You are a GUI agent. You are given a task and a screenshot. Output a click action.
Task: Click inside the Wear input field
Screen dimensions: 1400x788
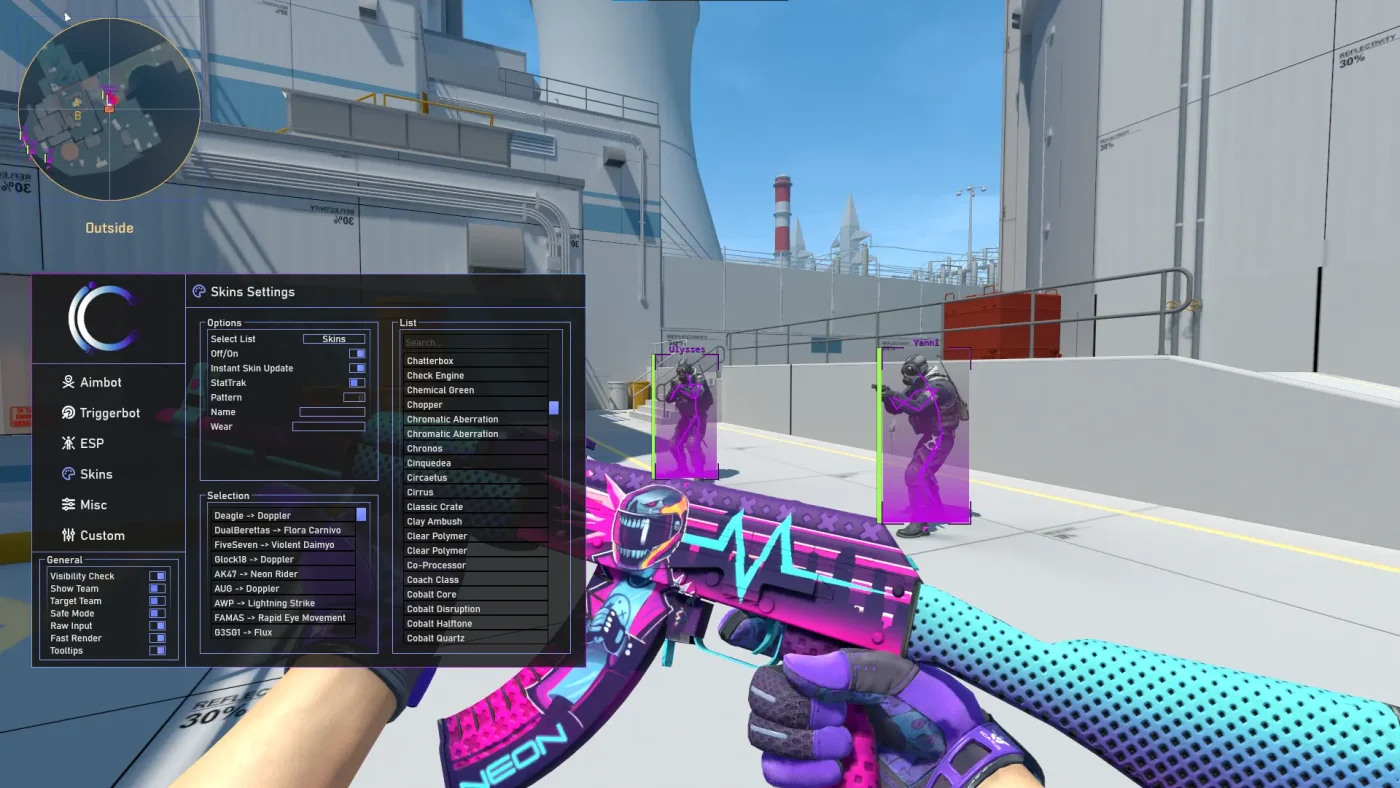329,426
